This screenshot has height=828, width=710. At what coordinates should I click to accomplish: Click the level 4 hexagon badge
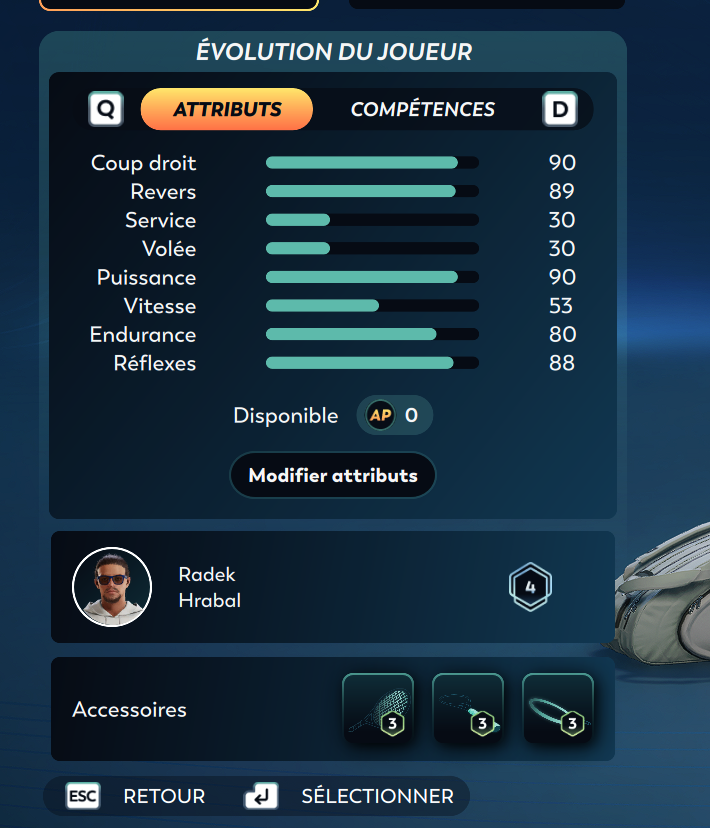[x=530, y=587]
